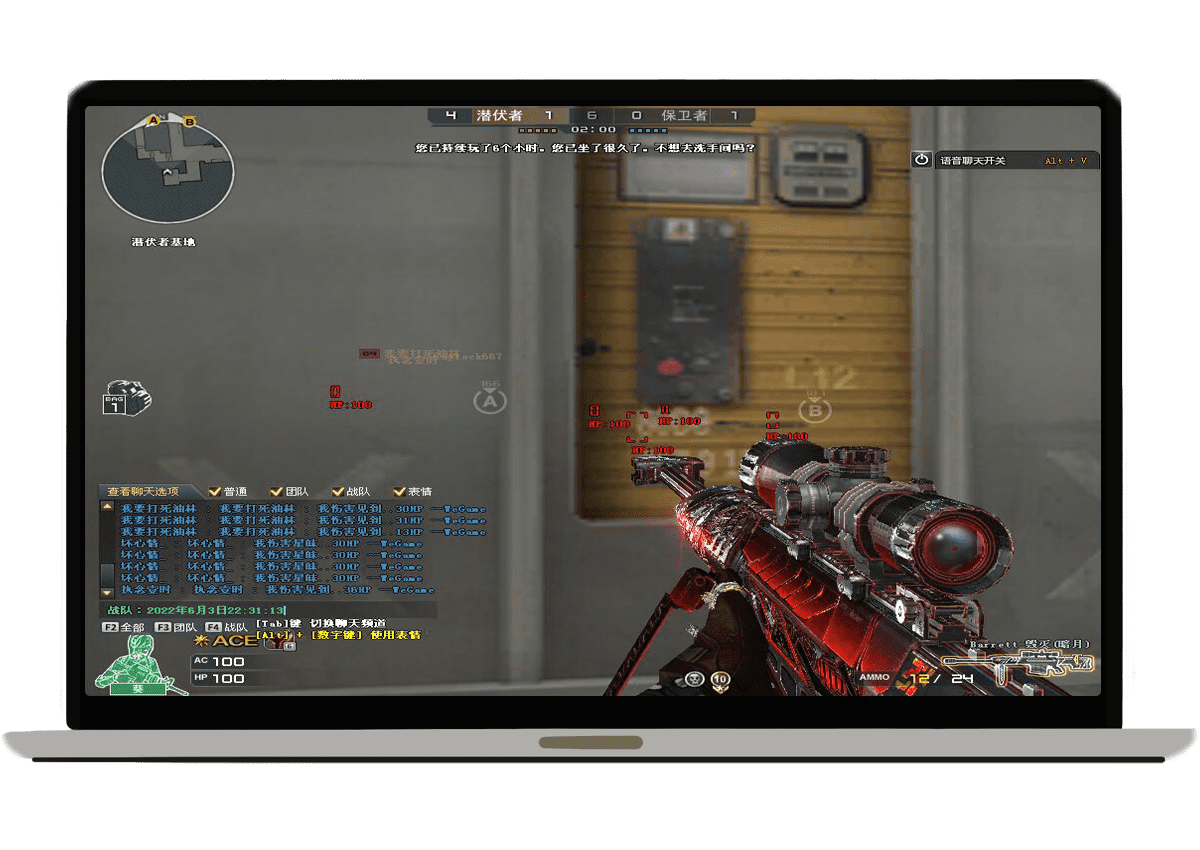The width and height of the screenshot is (1200, 850).
Task: Uncheck the 团队 chat filter checkbox
Action: point(276,491)
